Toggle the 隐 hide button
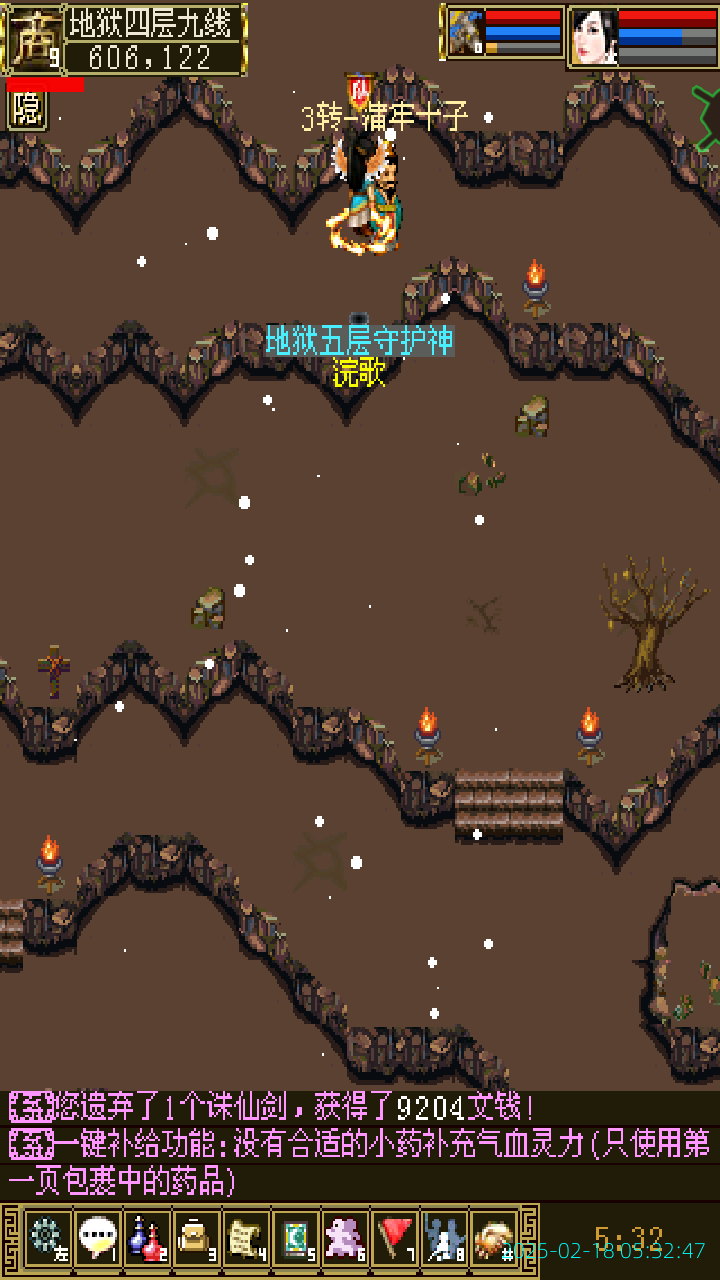This screenshot has height=1280, width=720. (x=27, y=110)
